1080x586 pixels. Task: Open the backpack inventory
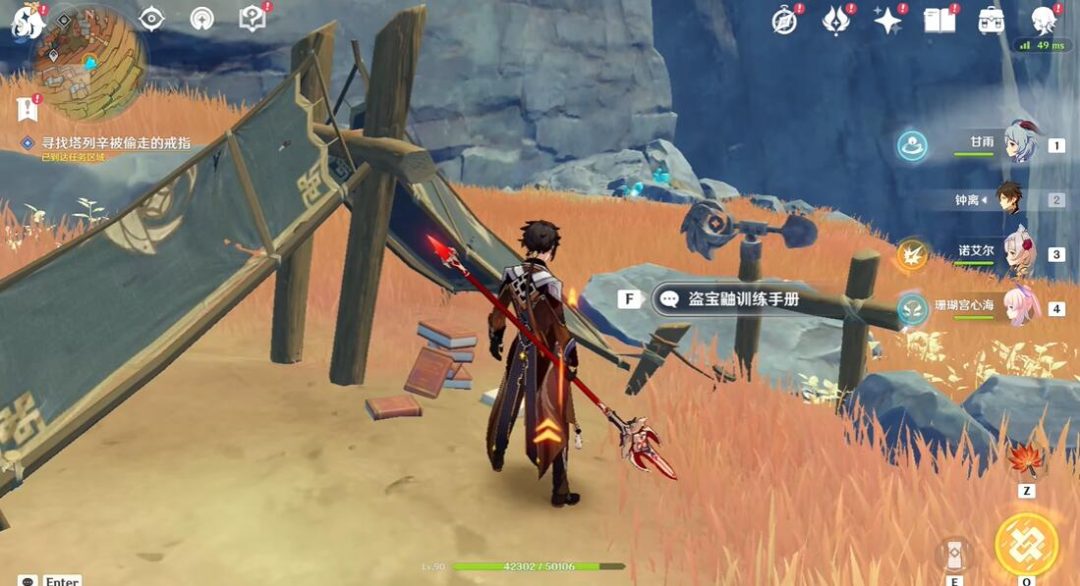coord(991,20)
